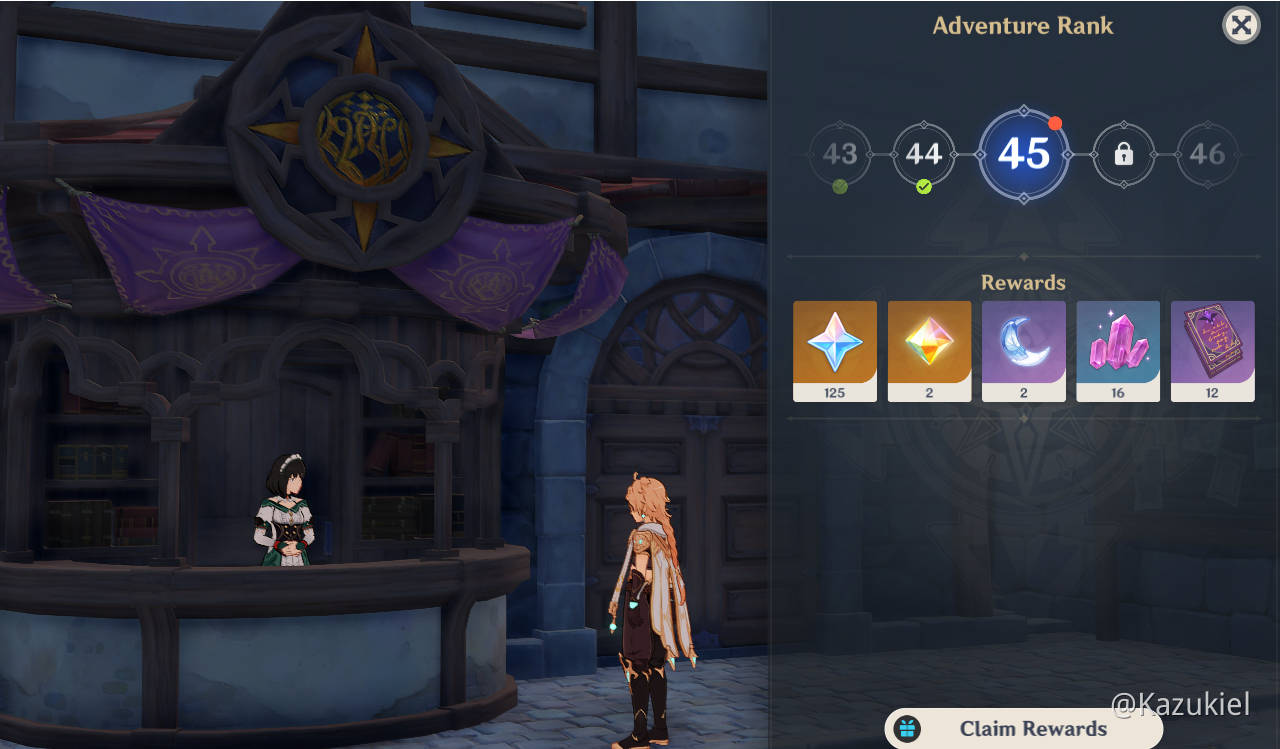Select the rank 46 node
The image size is (1280, 749).
(1207, 155)
